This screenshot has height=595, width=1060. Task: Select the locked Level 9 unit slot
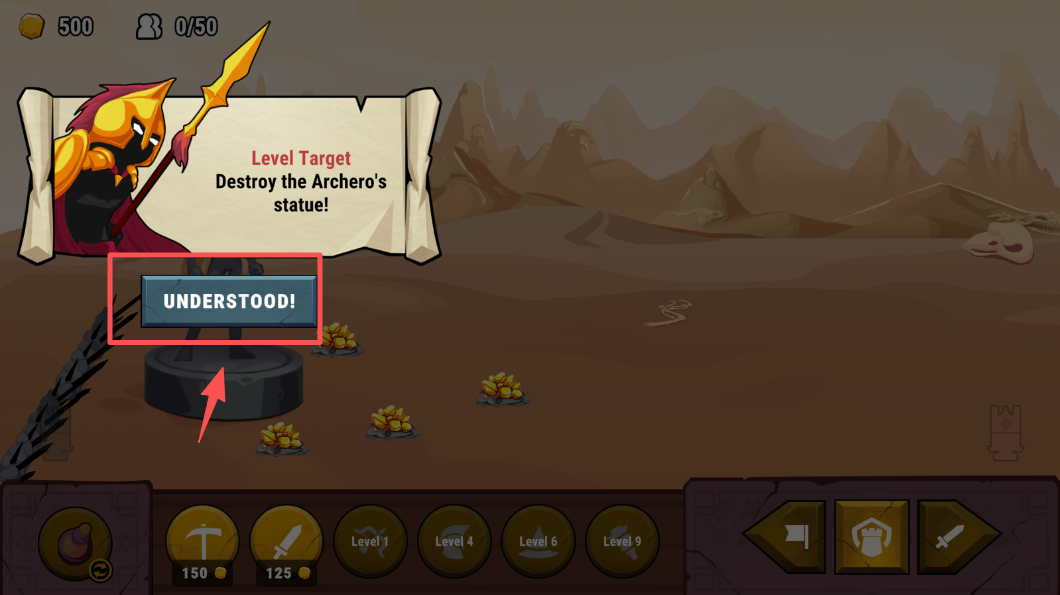622,542
